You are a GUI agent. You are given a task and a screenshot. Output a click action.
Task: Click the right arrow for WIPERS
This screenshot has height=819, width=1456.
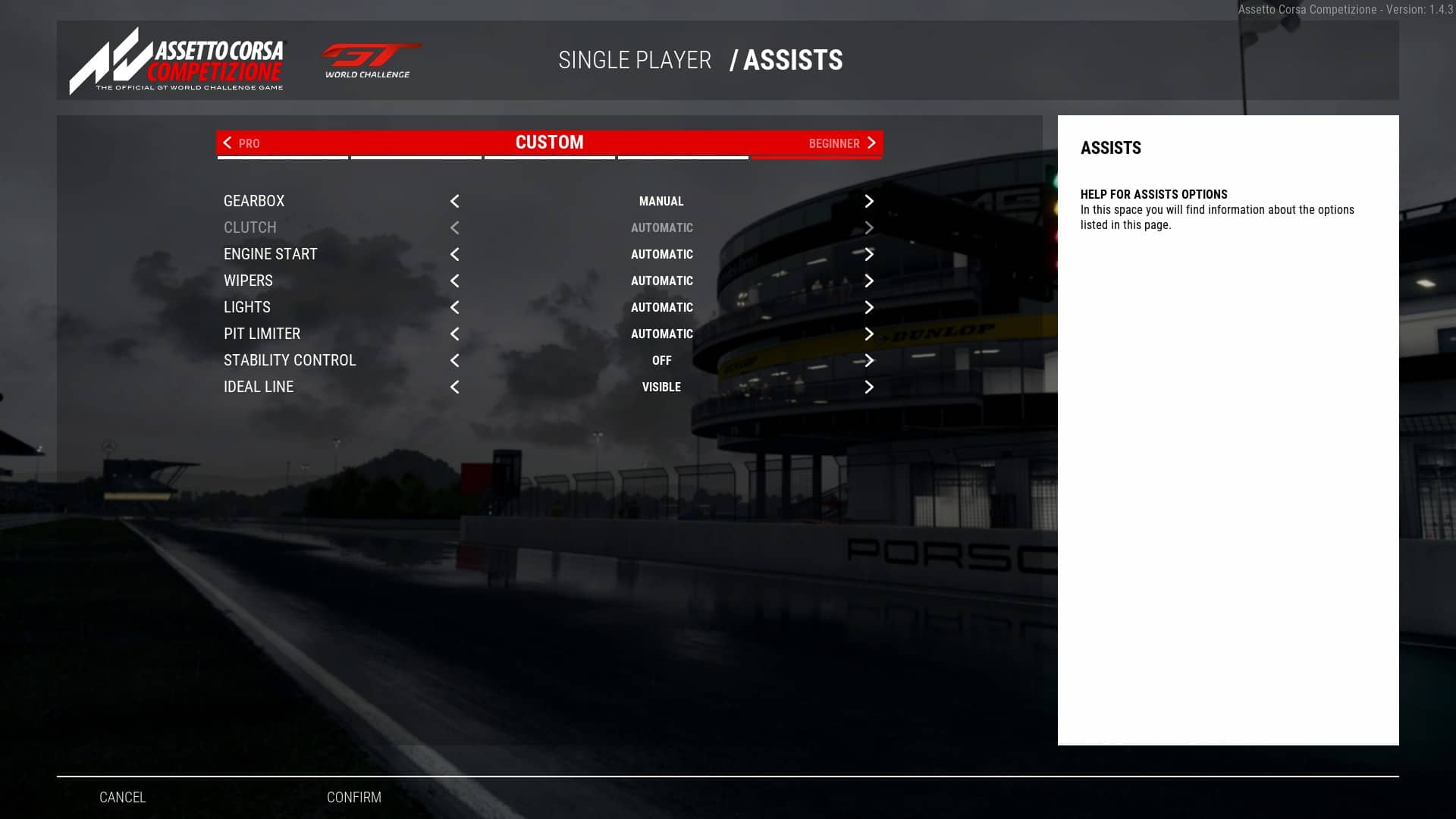[869, 281]
